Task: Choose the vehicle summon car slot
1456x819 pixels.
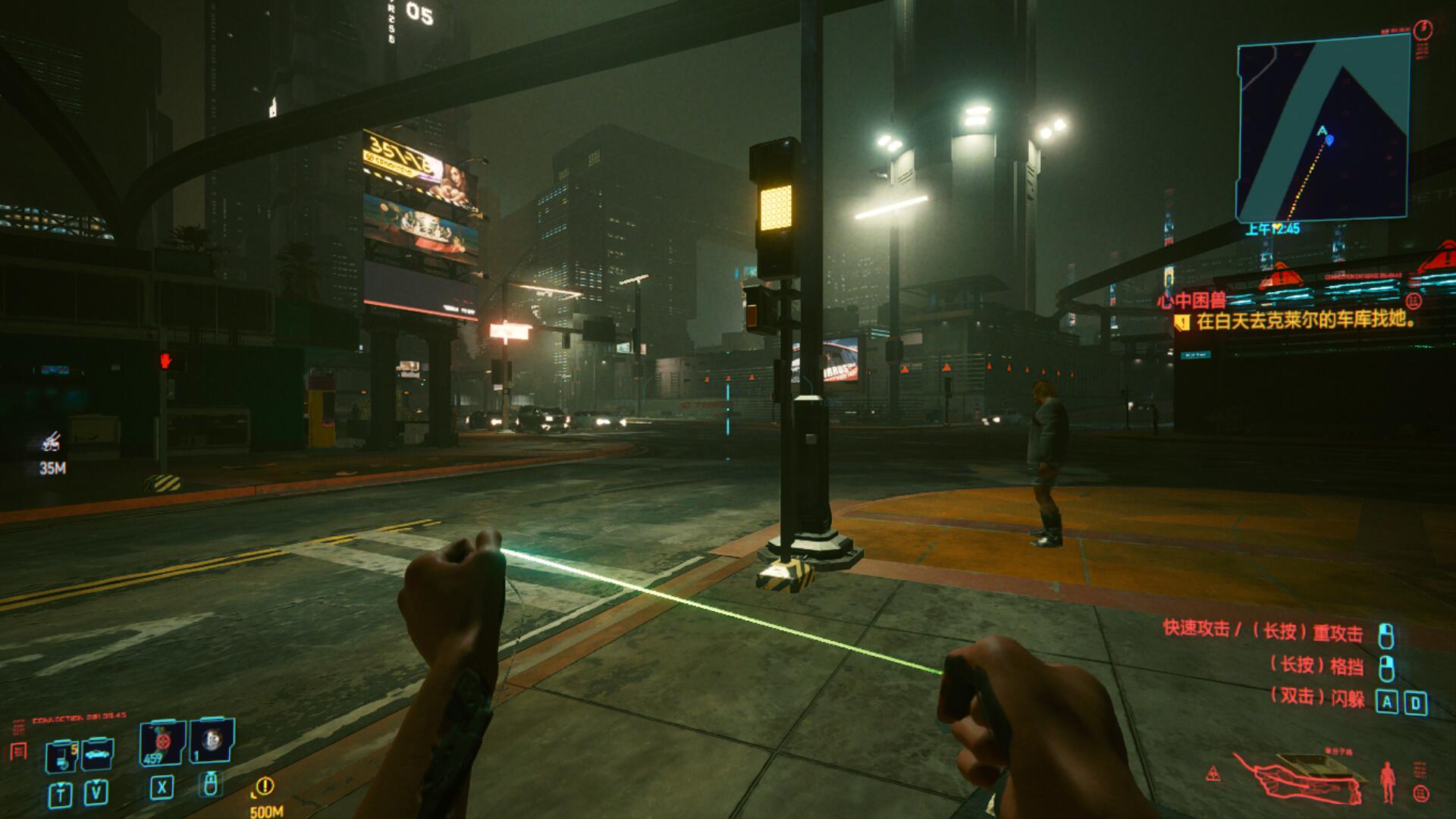Action: click(x=98, y=754)
